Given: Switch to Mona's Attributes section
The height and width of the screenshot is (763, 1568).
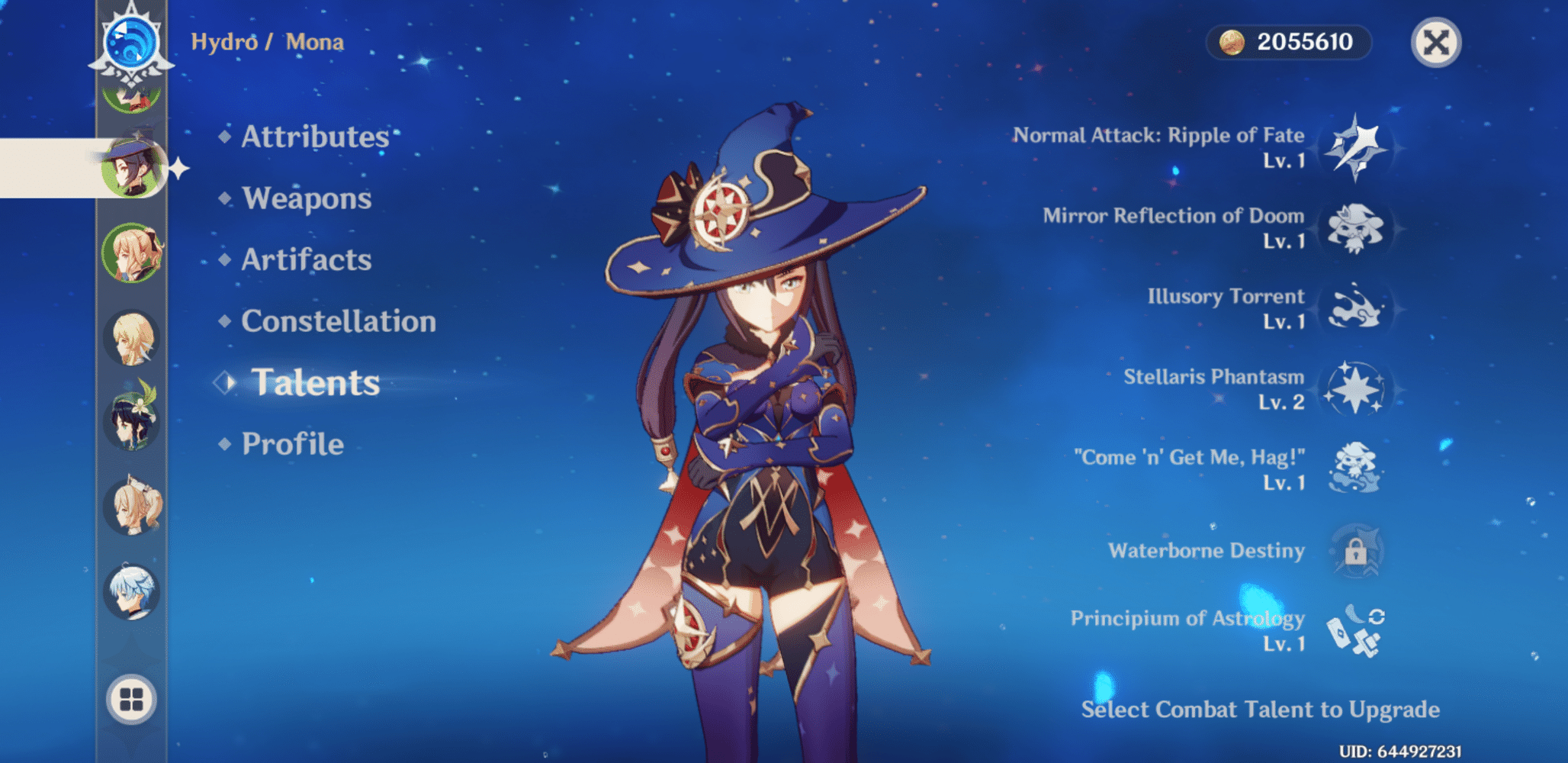Looking at the screenshot, I should pos(314,138).
